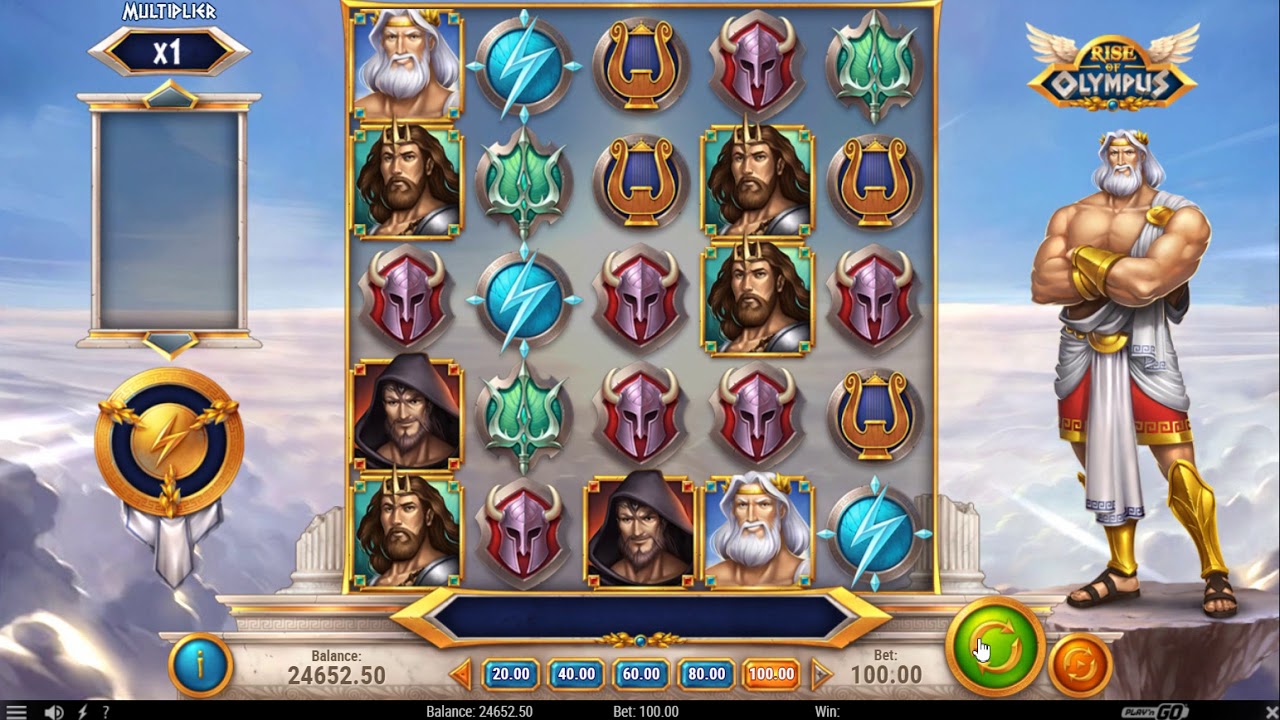The image size is (1280, 720).
Task: Click the left arrow to lower bets
Action: coord(461,674)
